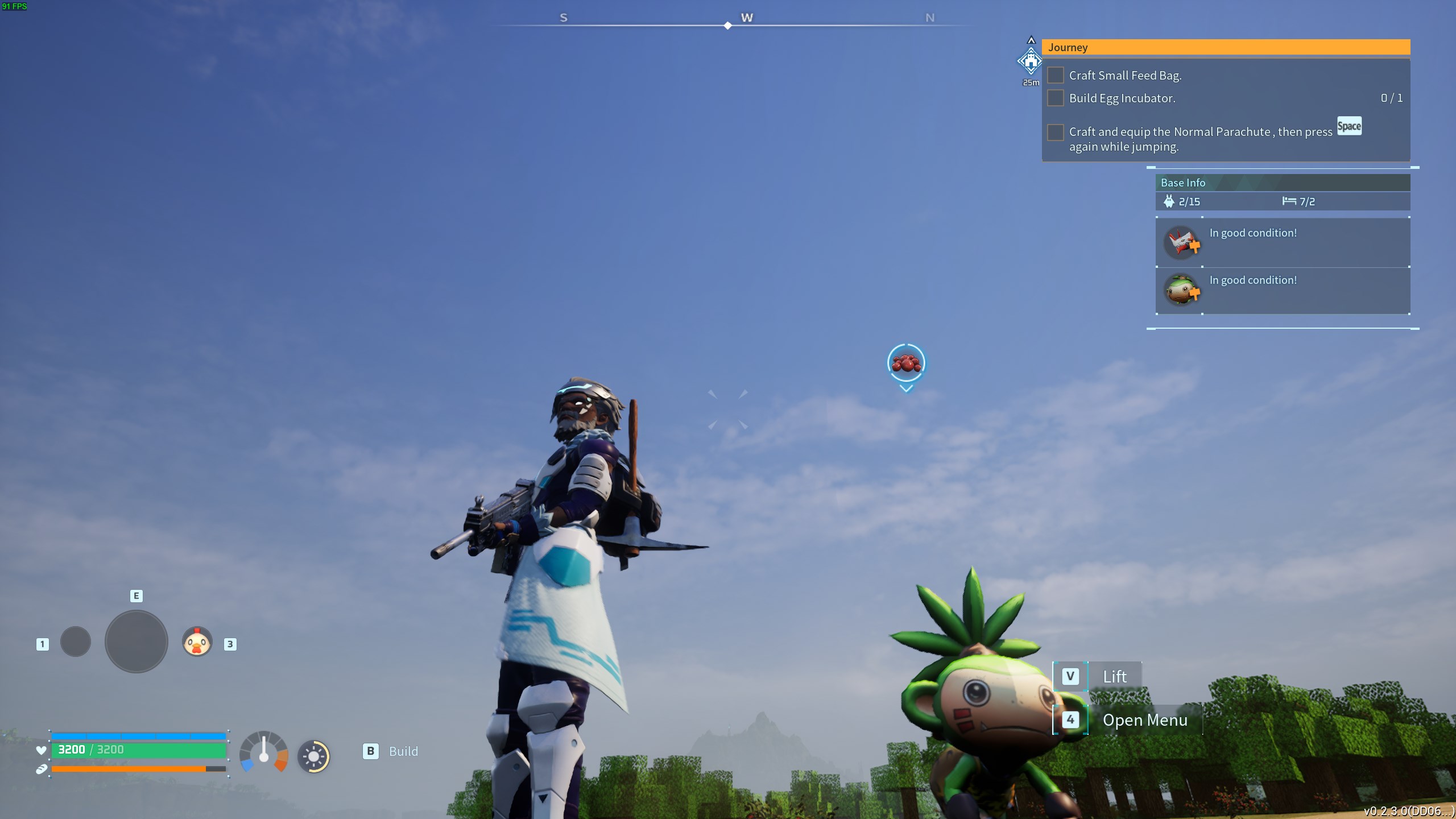
Task: Click the up arrow above the tower marker
Action: point(1032,39)
